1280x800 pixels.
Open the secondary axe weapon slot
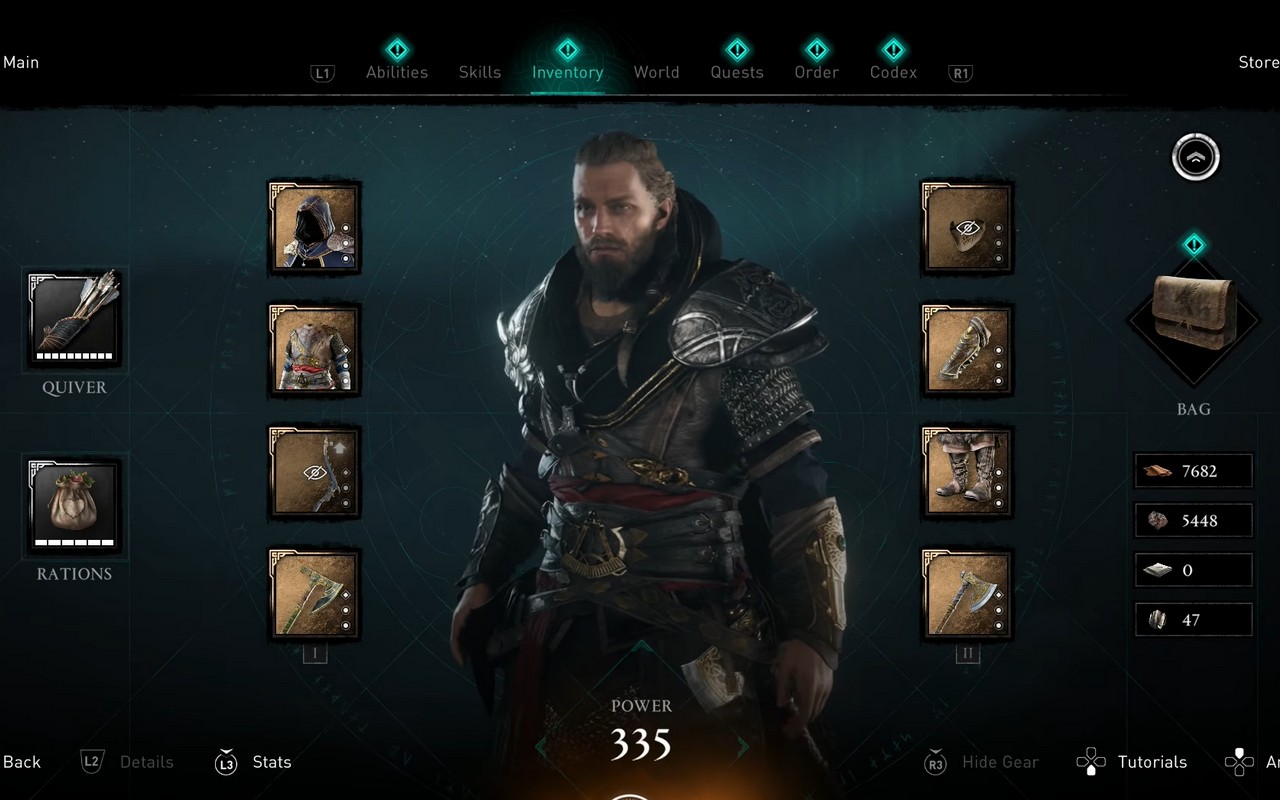pyautogui.click(x=965, y=594)
